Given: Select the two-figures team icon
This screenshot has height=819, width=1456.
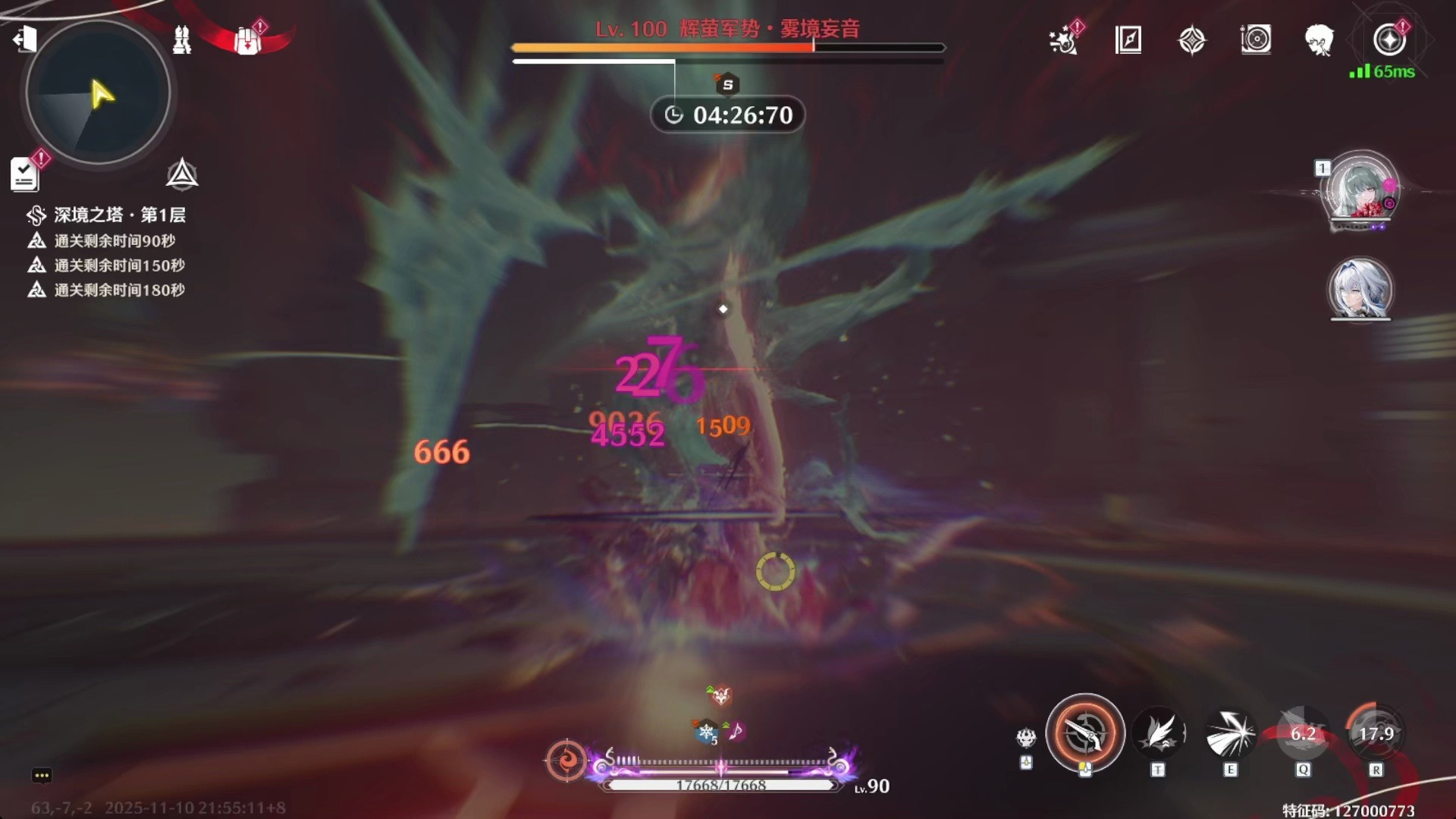Looking at the screenshot, I should point(182,39).
